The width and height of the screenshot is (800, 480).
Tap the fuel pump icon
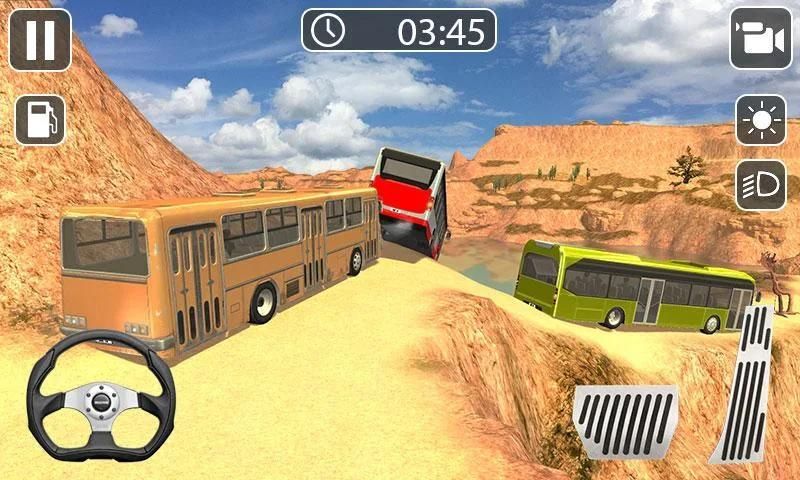39,120
